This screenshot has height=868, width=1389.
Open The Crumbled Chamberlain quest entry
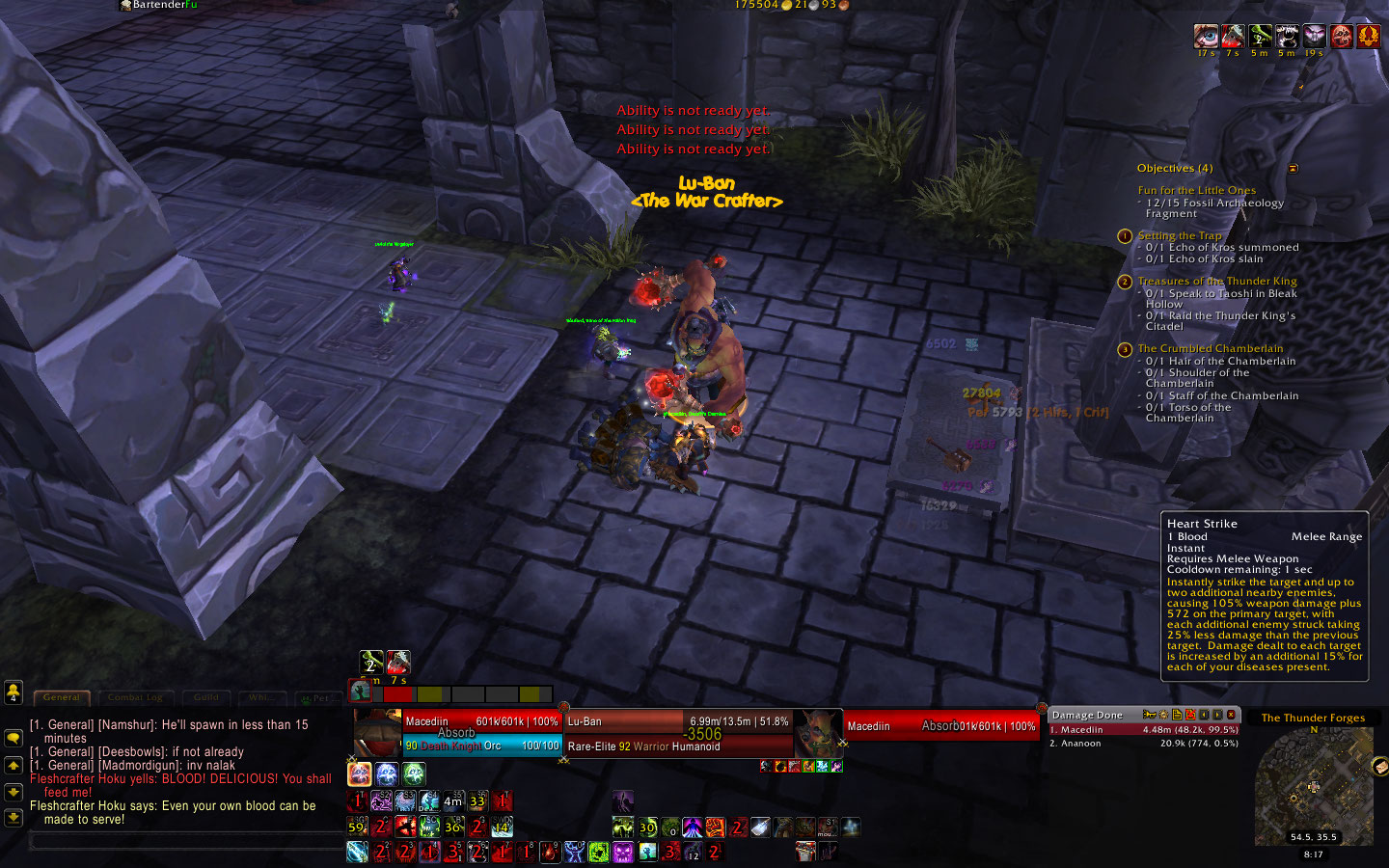coord(1210,348)
